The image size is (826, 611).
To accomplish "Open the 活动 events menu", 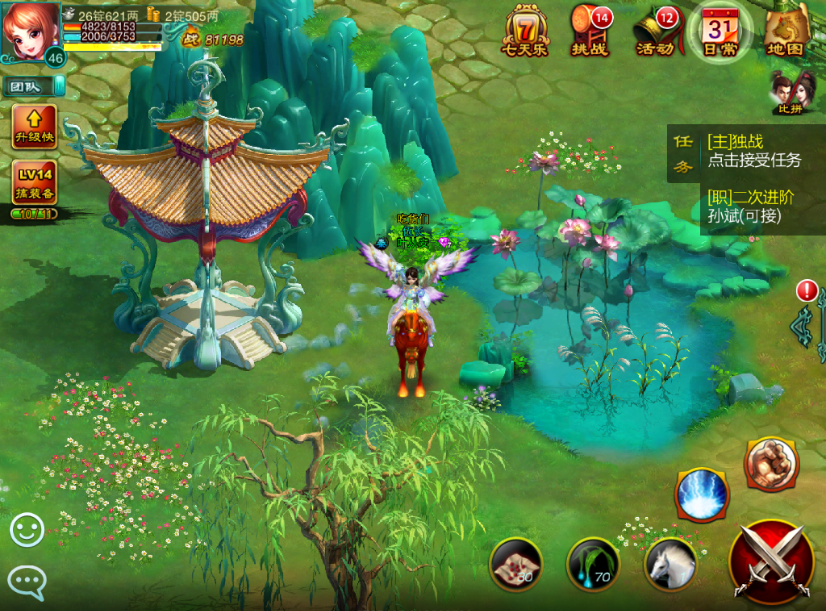I will tap(655, 30).
